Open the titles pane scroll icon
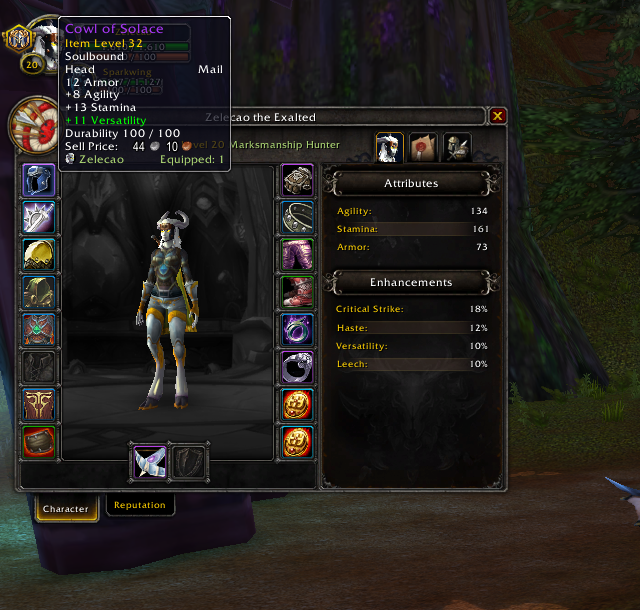This screenshot has height=610, width=640. point(423,148)
